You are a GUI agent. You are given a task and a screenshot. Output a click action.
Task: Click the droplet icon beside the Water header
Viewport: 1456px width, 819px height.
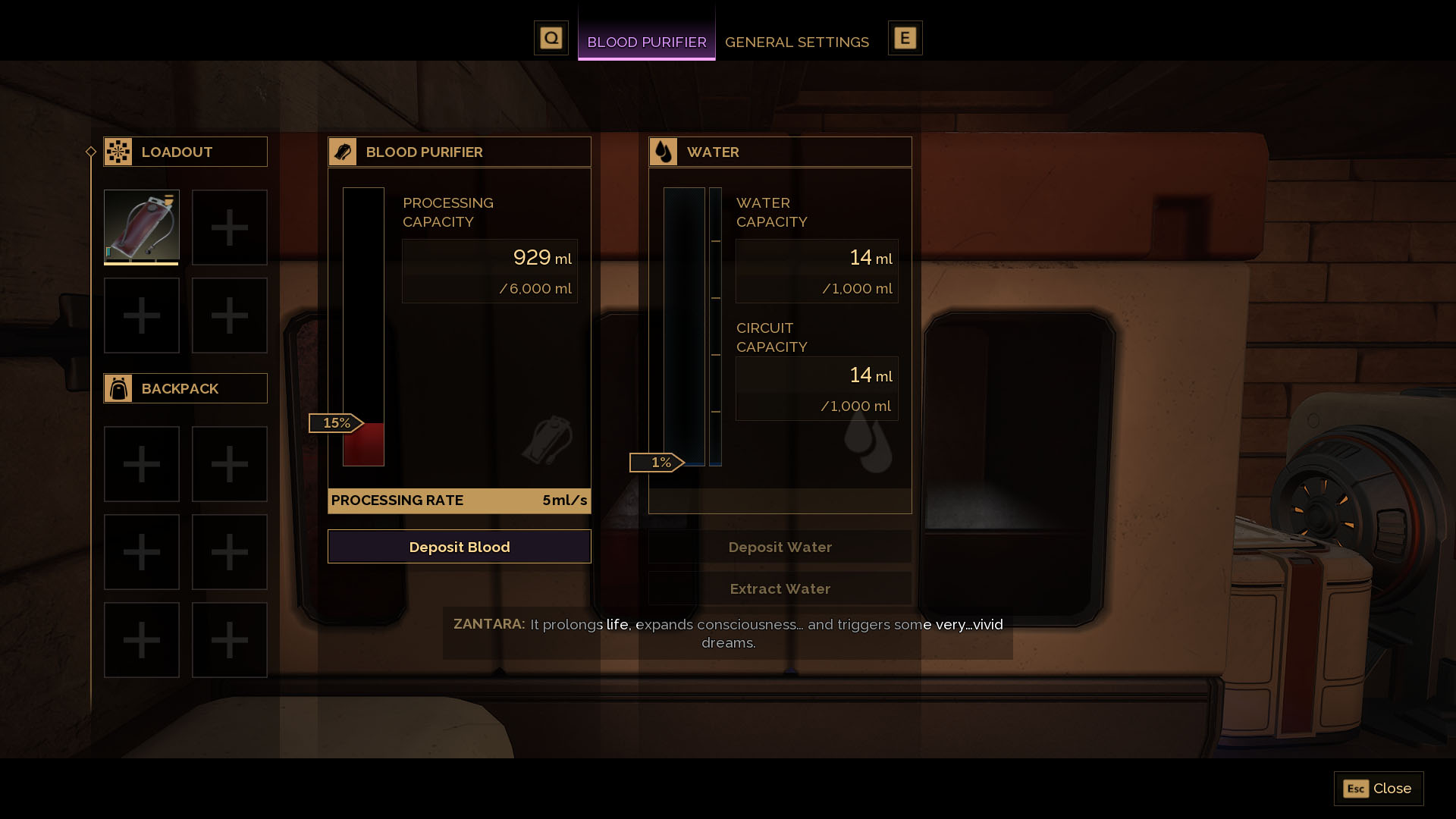pos(664,152)
